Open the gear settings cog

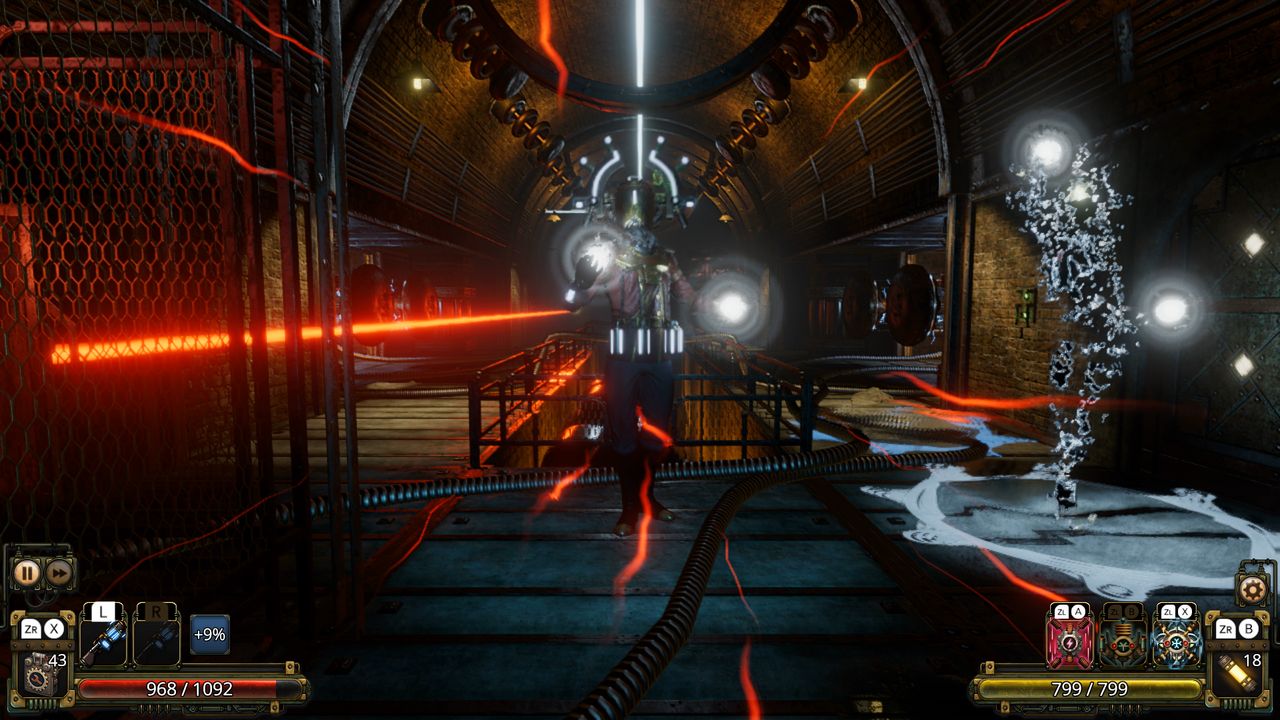[1250, 589]
